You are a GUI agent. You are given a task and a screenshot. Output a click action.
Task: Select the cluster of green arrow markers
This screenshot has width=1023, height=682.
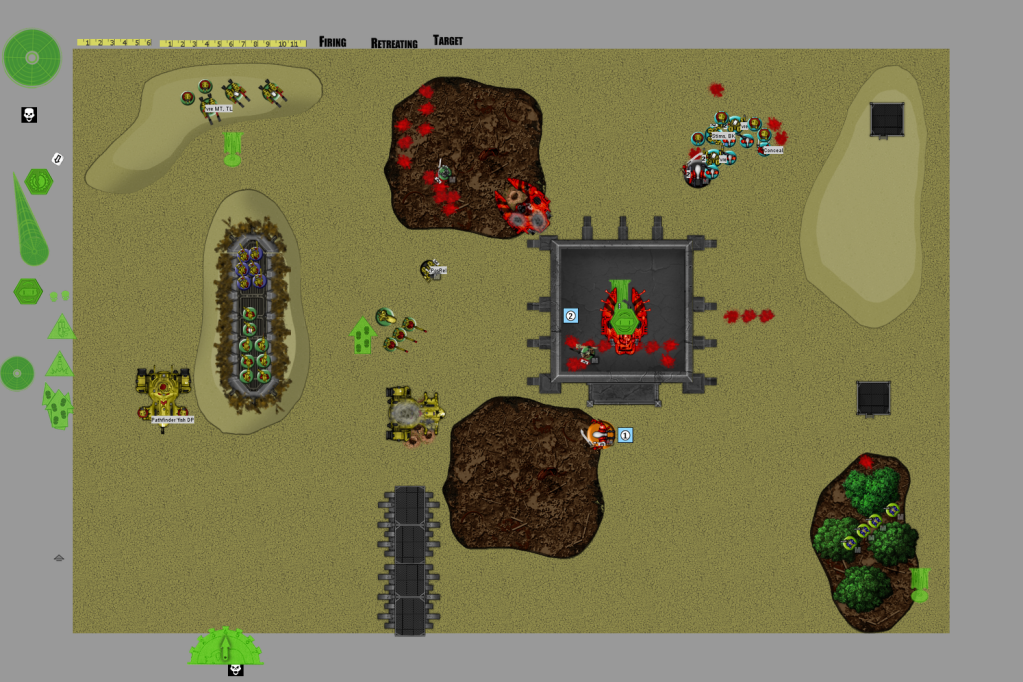59,407
